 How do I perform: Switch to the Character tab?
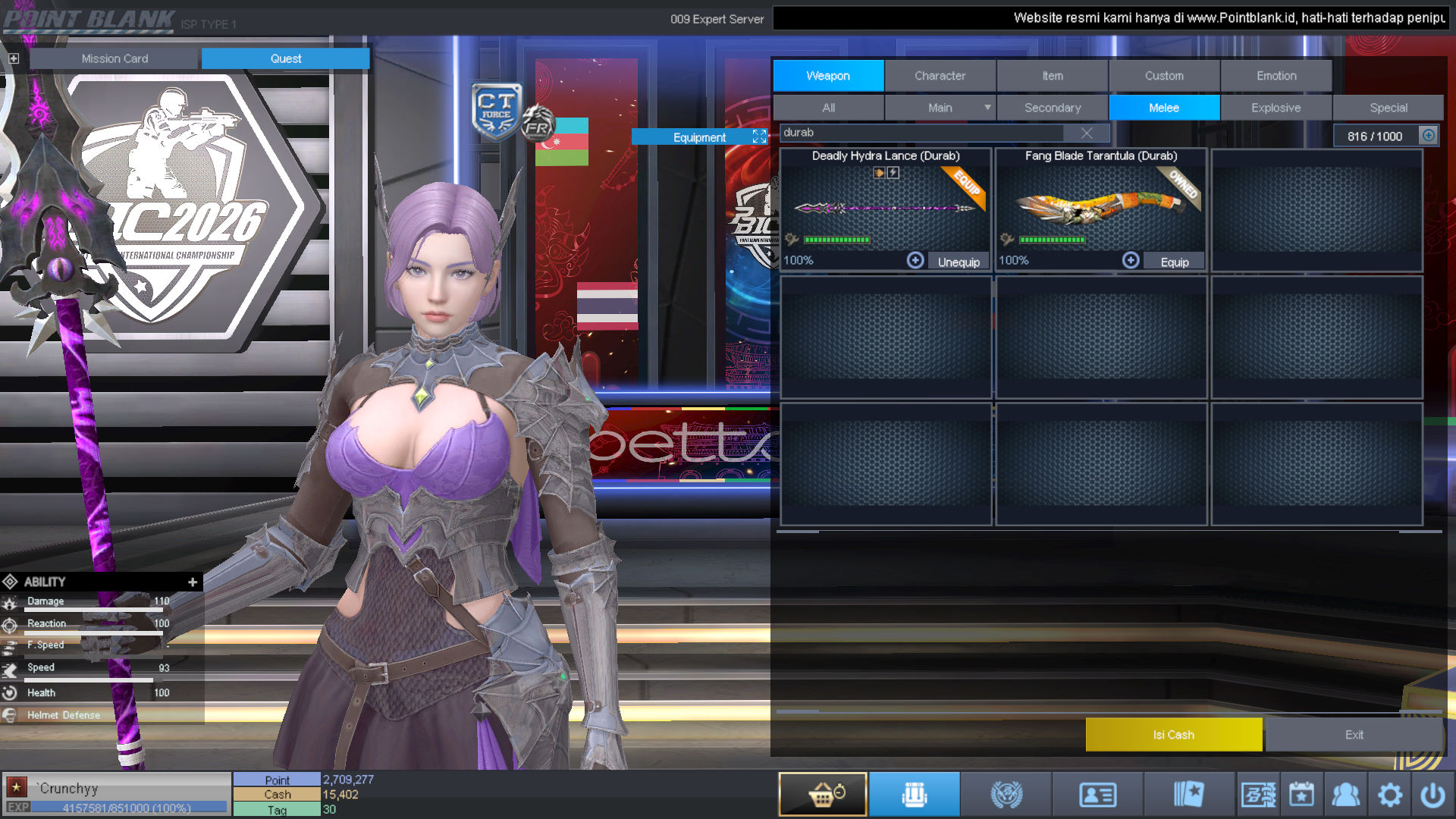(x=940, y=76)
